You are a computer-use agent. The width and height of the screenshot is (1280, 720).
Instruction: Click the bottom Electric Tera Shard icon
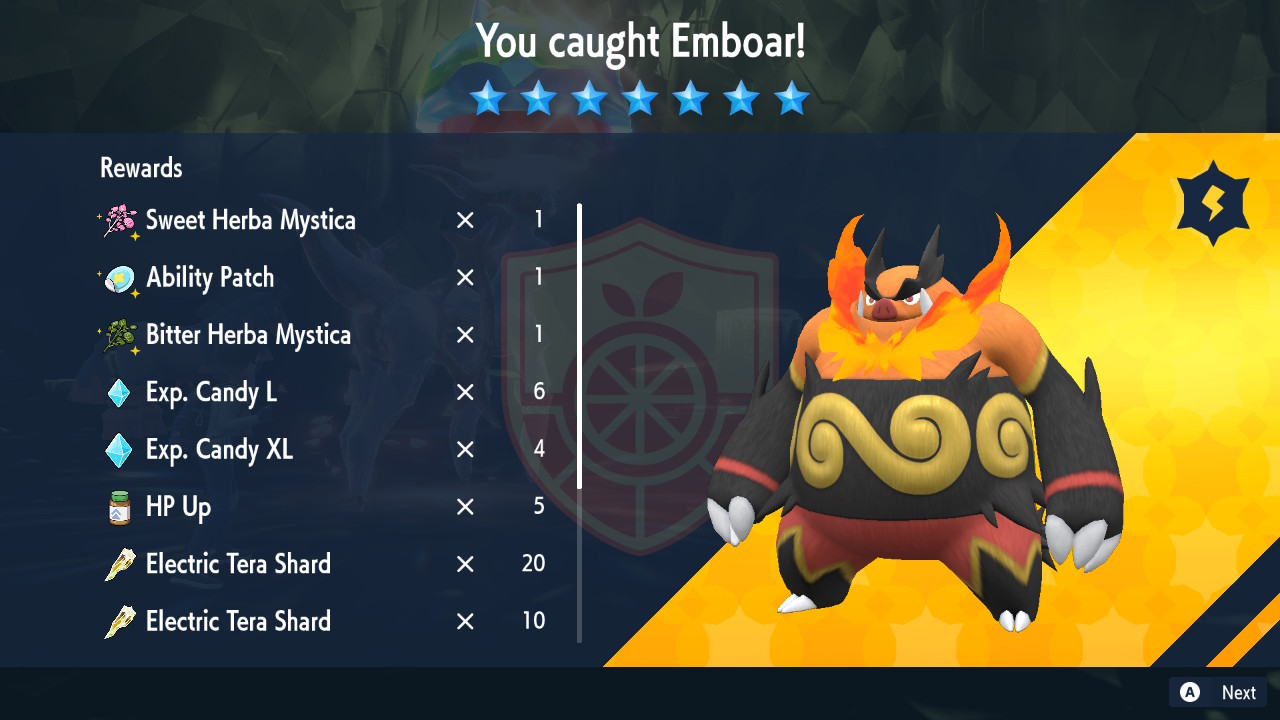point(121,621)
